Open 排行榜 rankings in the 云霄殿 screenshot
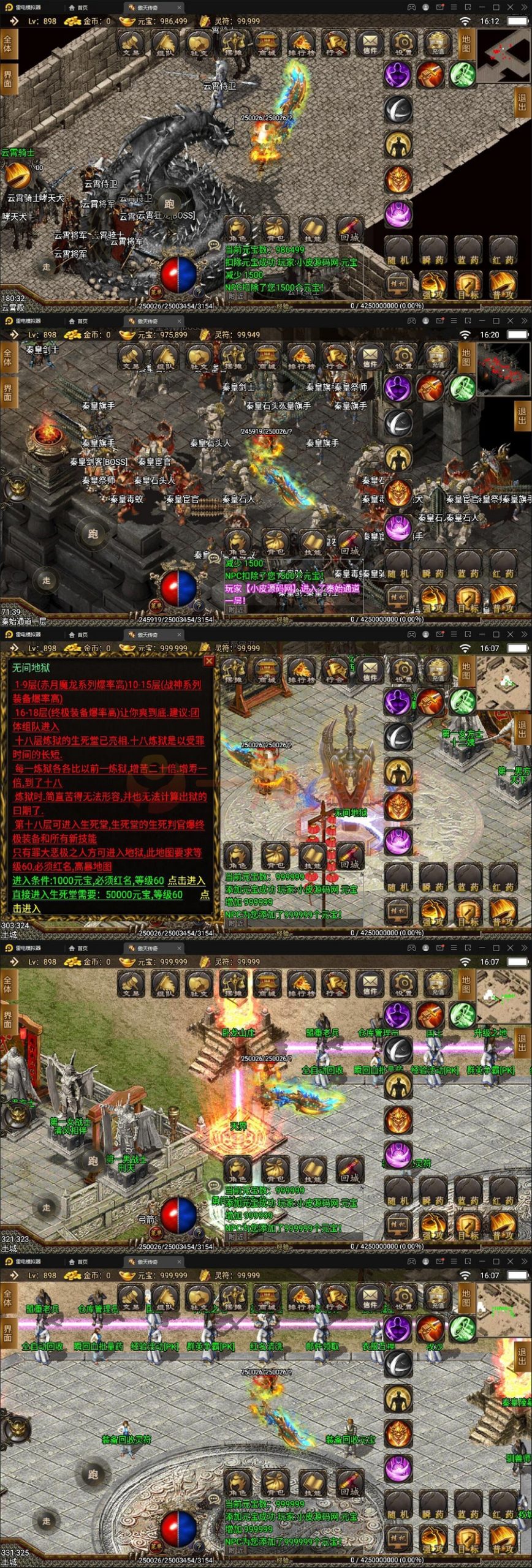The image size is (532, 1568). point(300,44)
